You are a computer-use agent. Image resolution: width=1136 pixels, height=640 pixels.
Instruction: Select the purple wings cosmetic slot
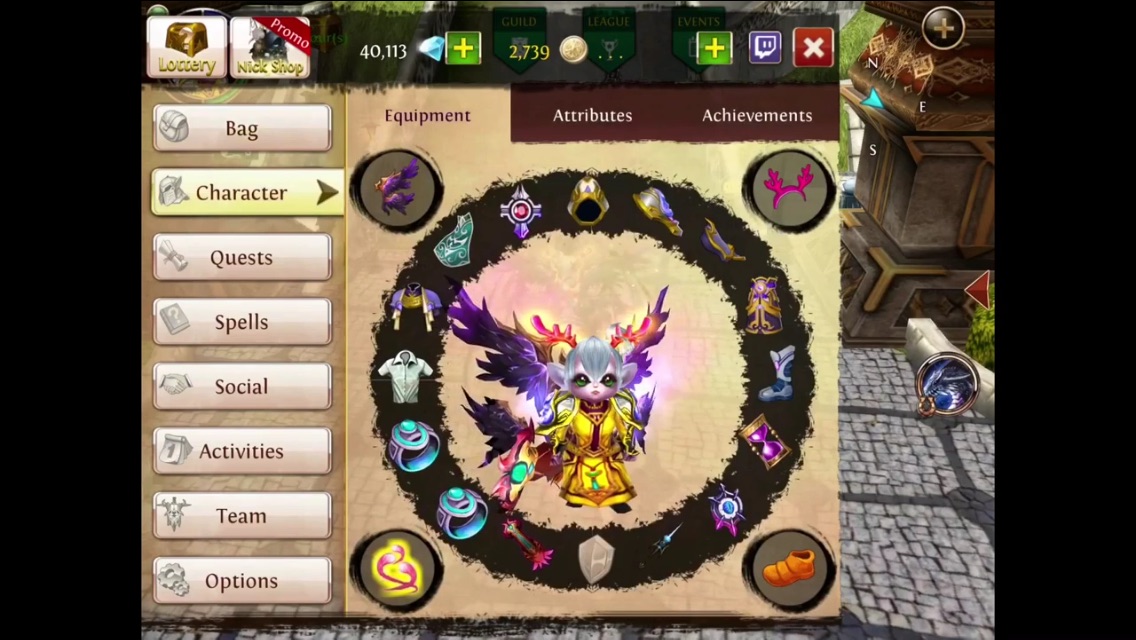point(399,189)
